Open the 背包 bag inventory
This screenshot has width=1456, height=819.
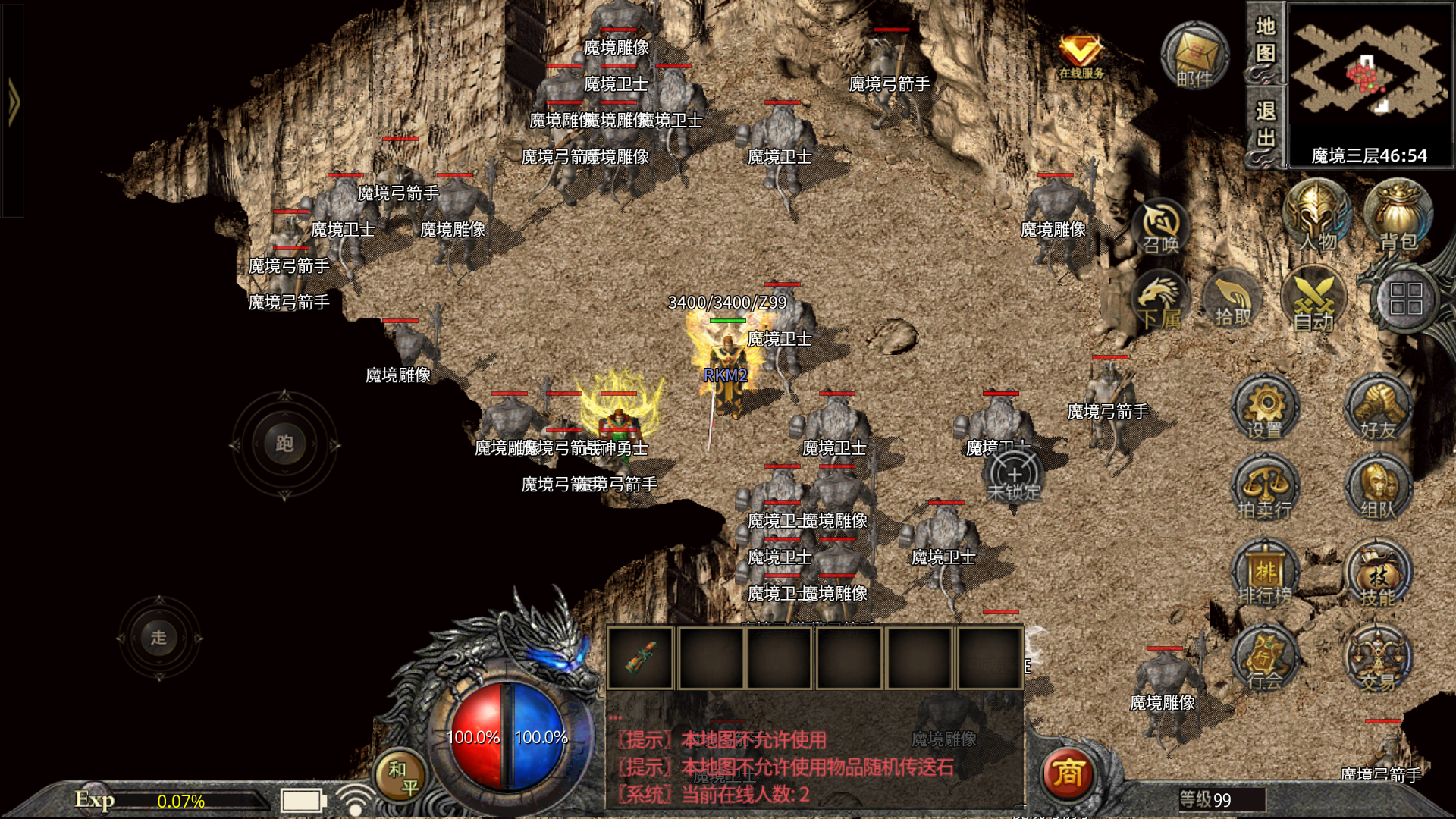click(1398, 216)
